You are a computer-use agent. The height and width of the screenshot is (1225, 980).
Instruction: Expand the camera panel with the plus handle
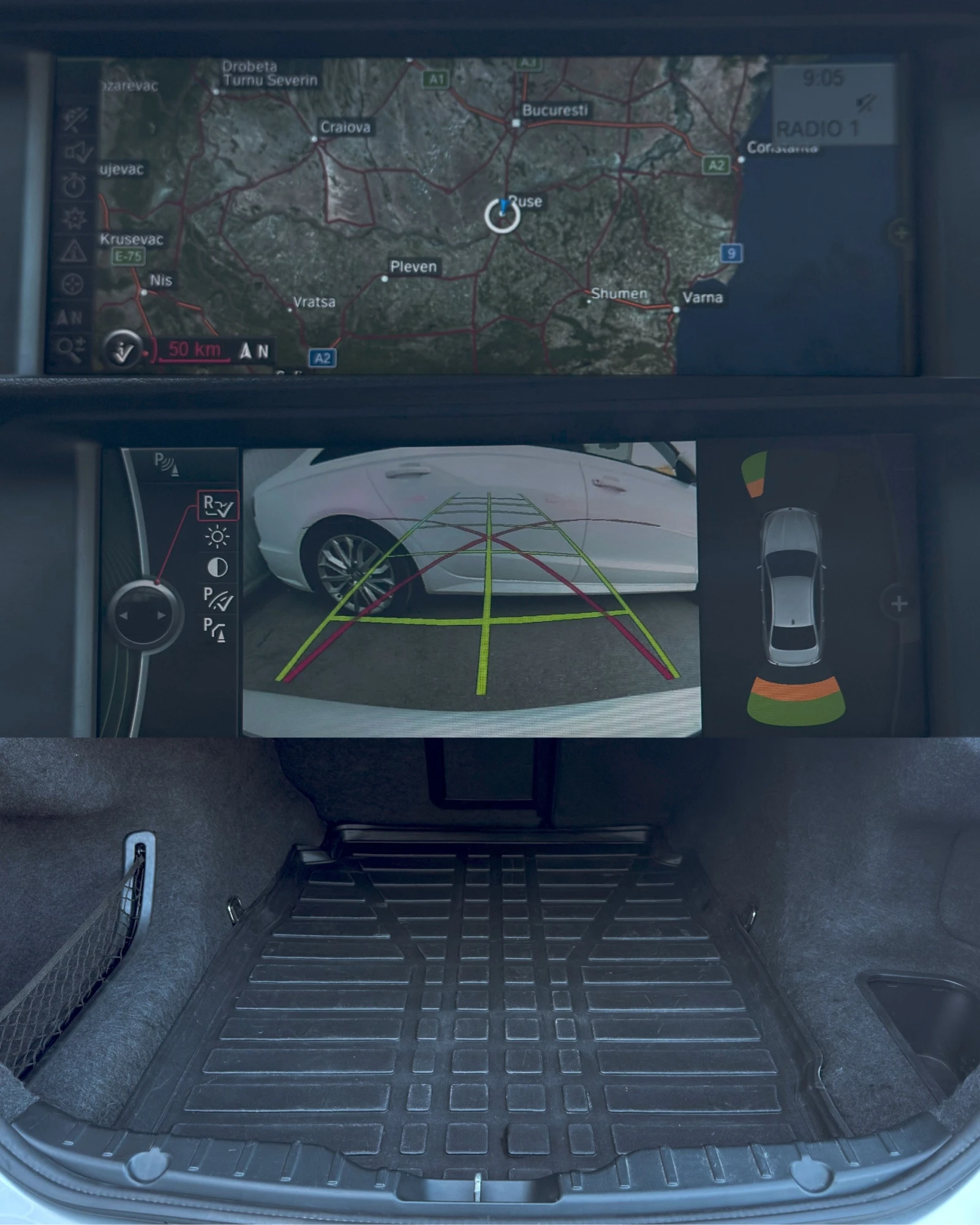[x=899, y=603]
